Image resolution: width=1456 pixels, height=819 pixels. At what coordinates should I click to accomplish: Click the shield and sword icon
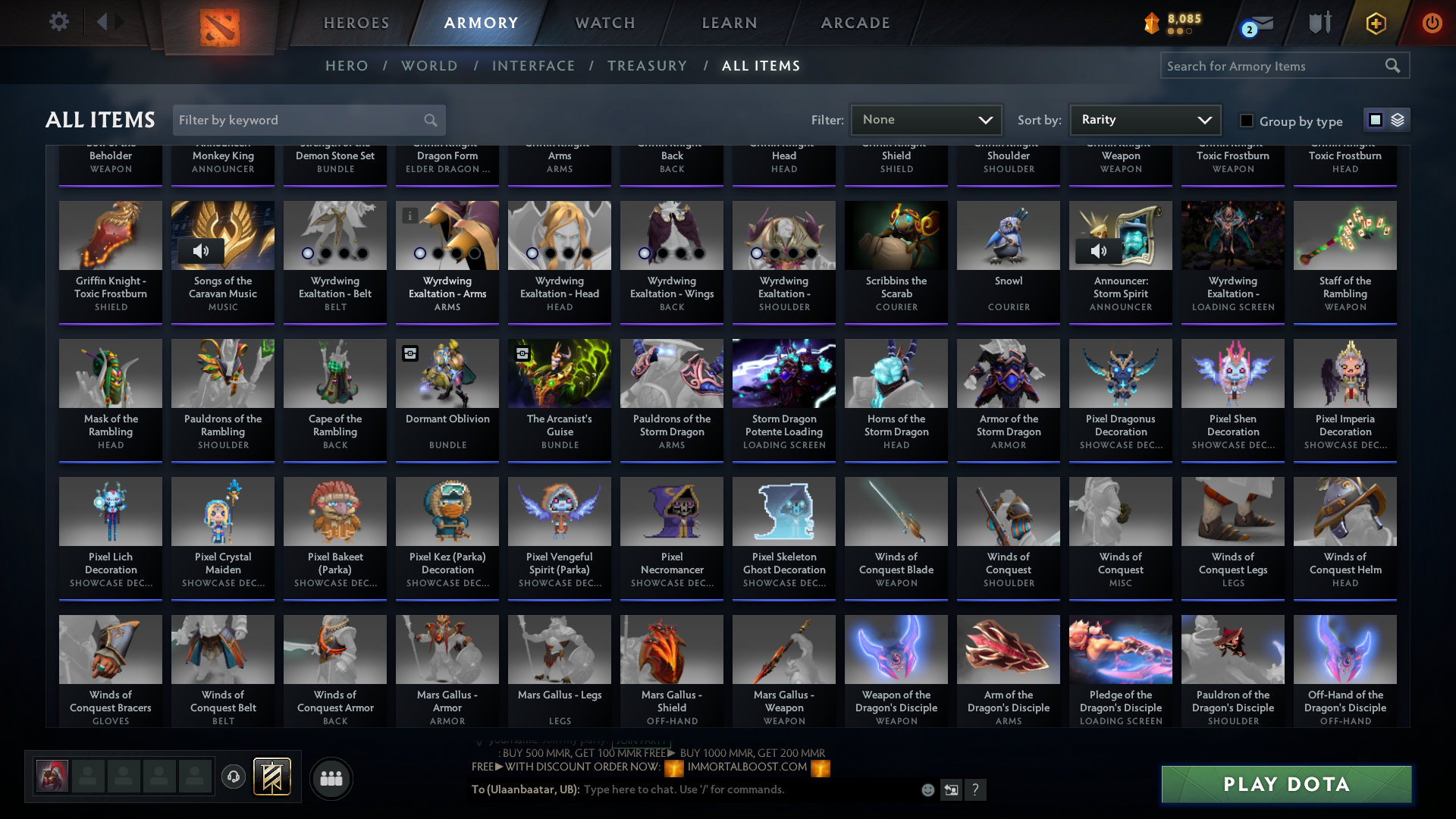click(1319, 22)
